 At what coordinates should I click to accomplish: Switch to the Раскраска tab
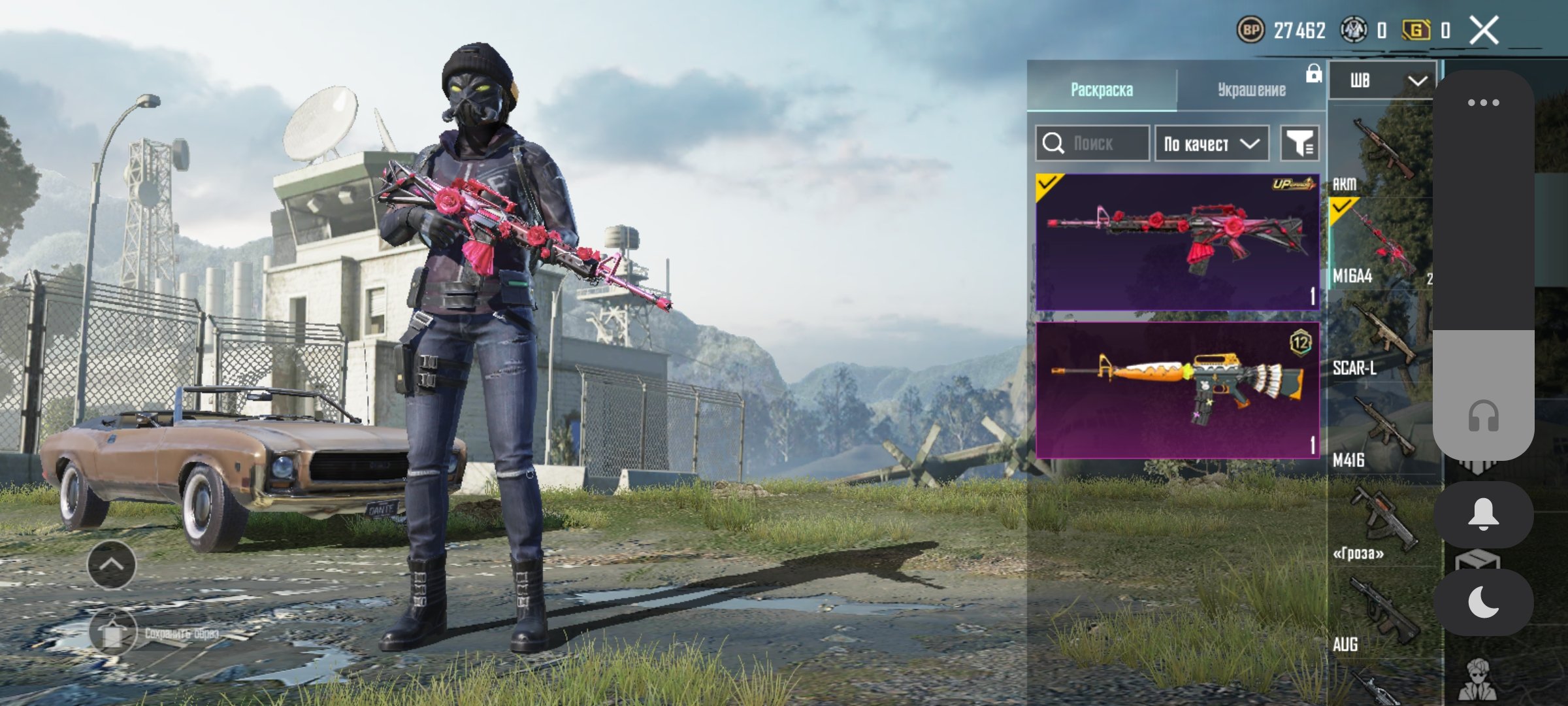point(1102,90)
